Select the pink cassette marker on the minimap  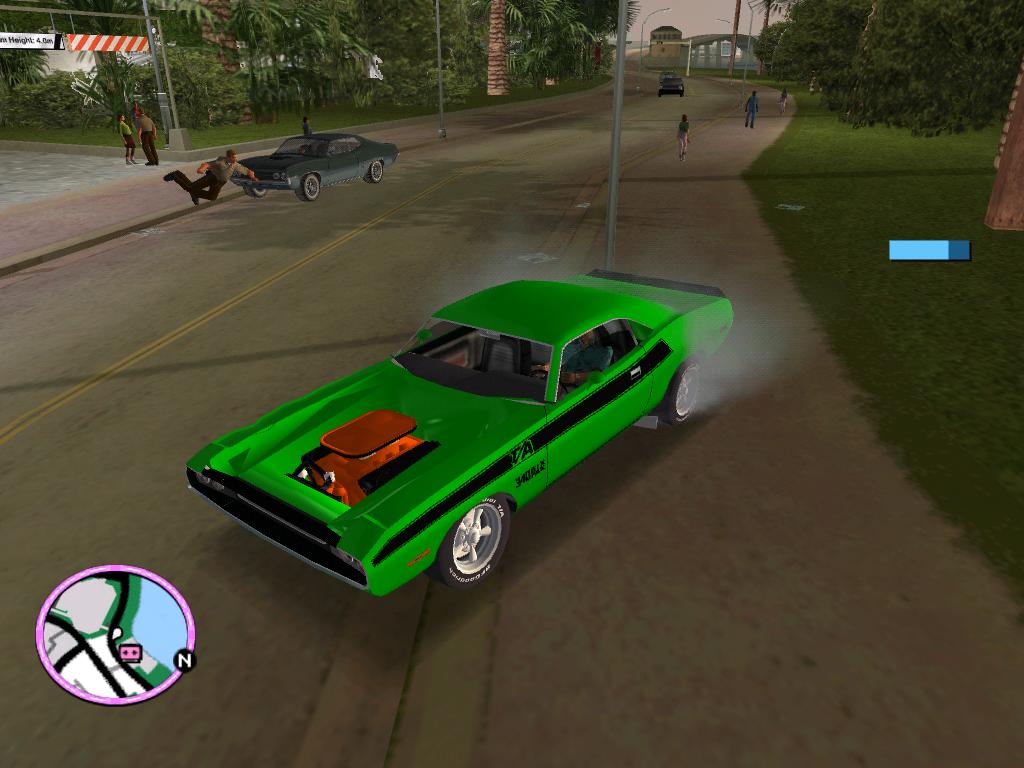130,653
